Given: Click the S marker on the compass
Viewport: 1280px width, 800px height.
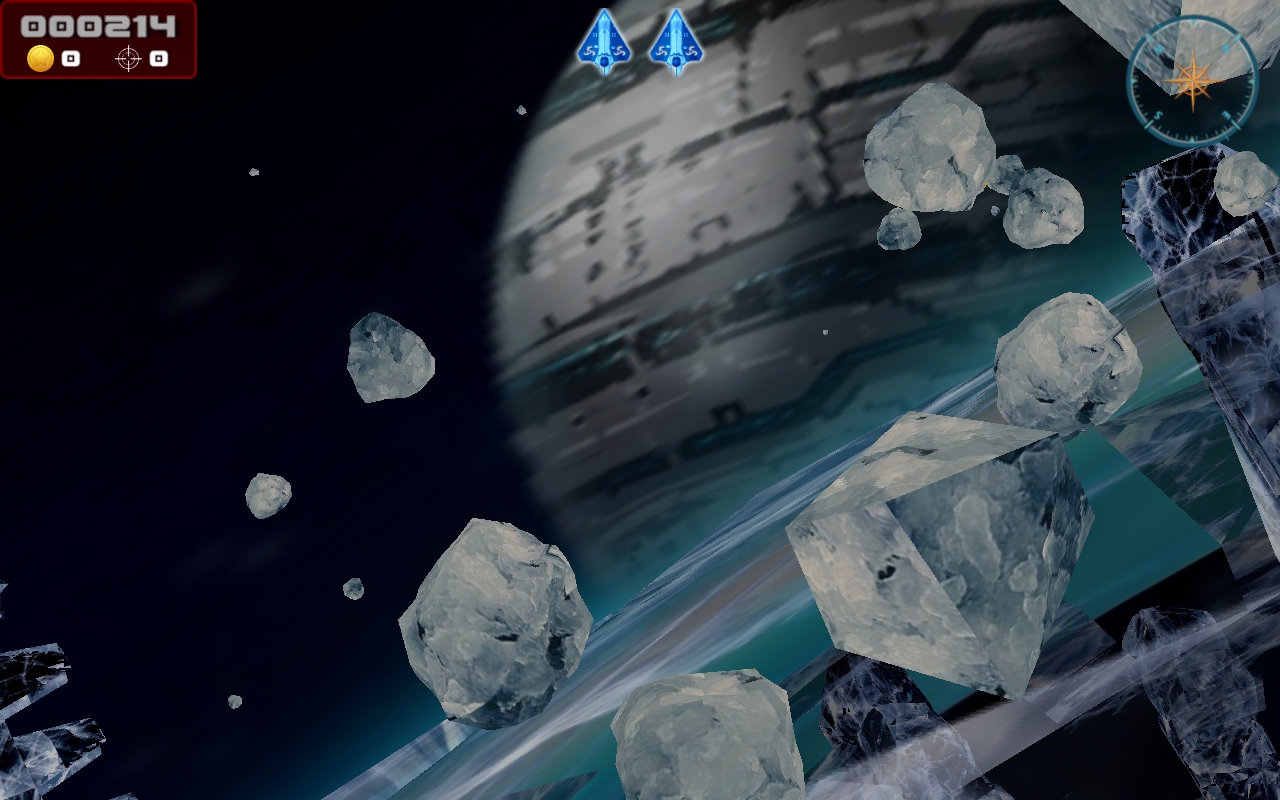Looking at the screenshot, I should click(x=1157, y=114).
